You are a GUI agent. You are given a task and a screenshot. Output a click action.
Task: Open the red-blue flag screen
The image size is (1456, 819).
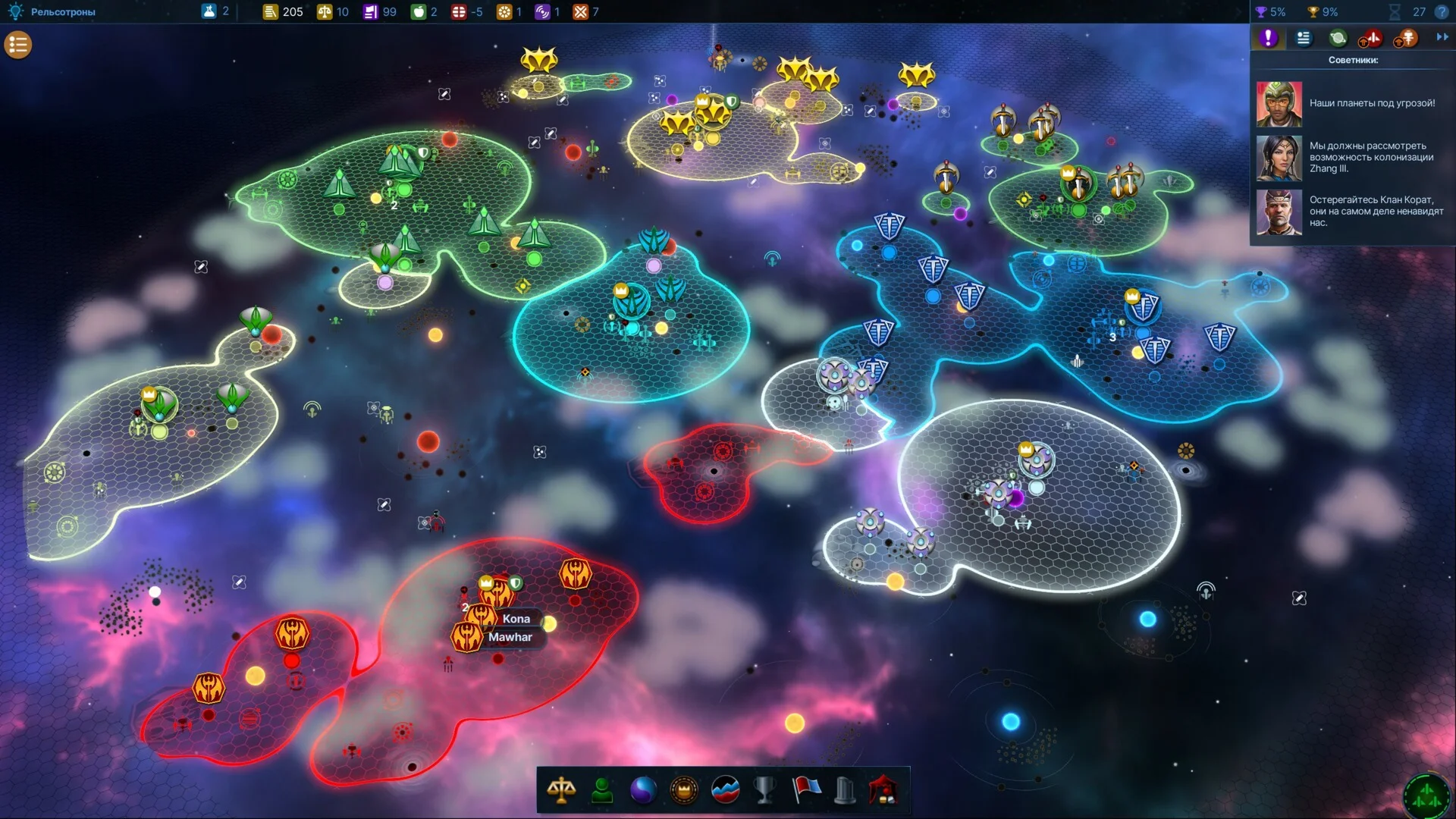[806, 790]
